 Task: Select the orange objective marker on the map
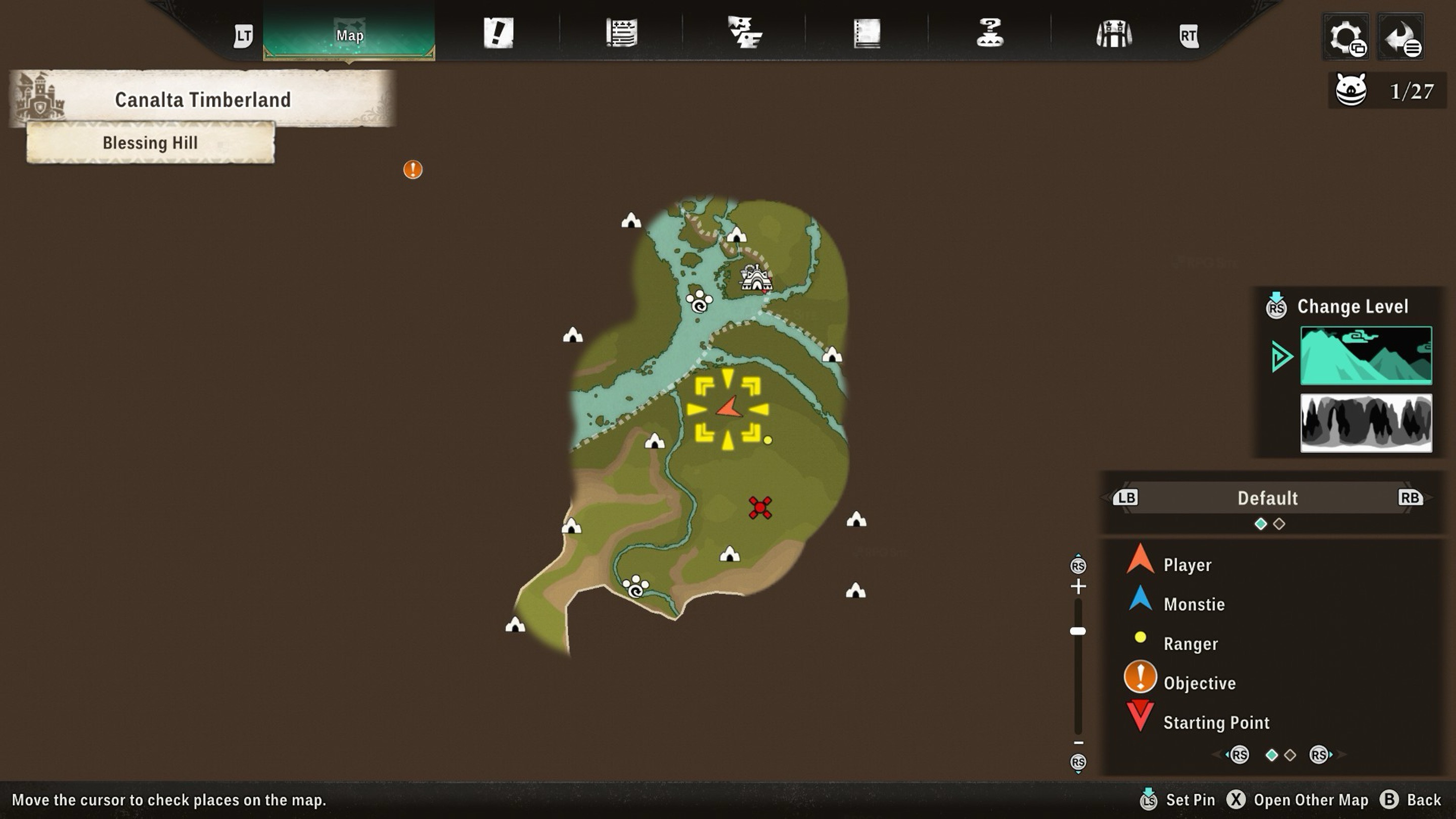tap(413, 169)
